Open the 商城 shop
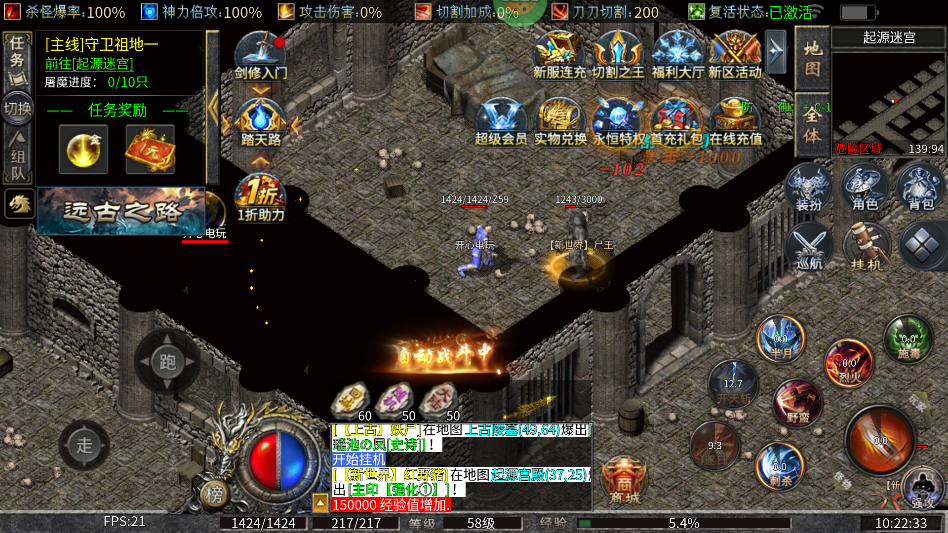 (623, 479)
